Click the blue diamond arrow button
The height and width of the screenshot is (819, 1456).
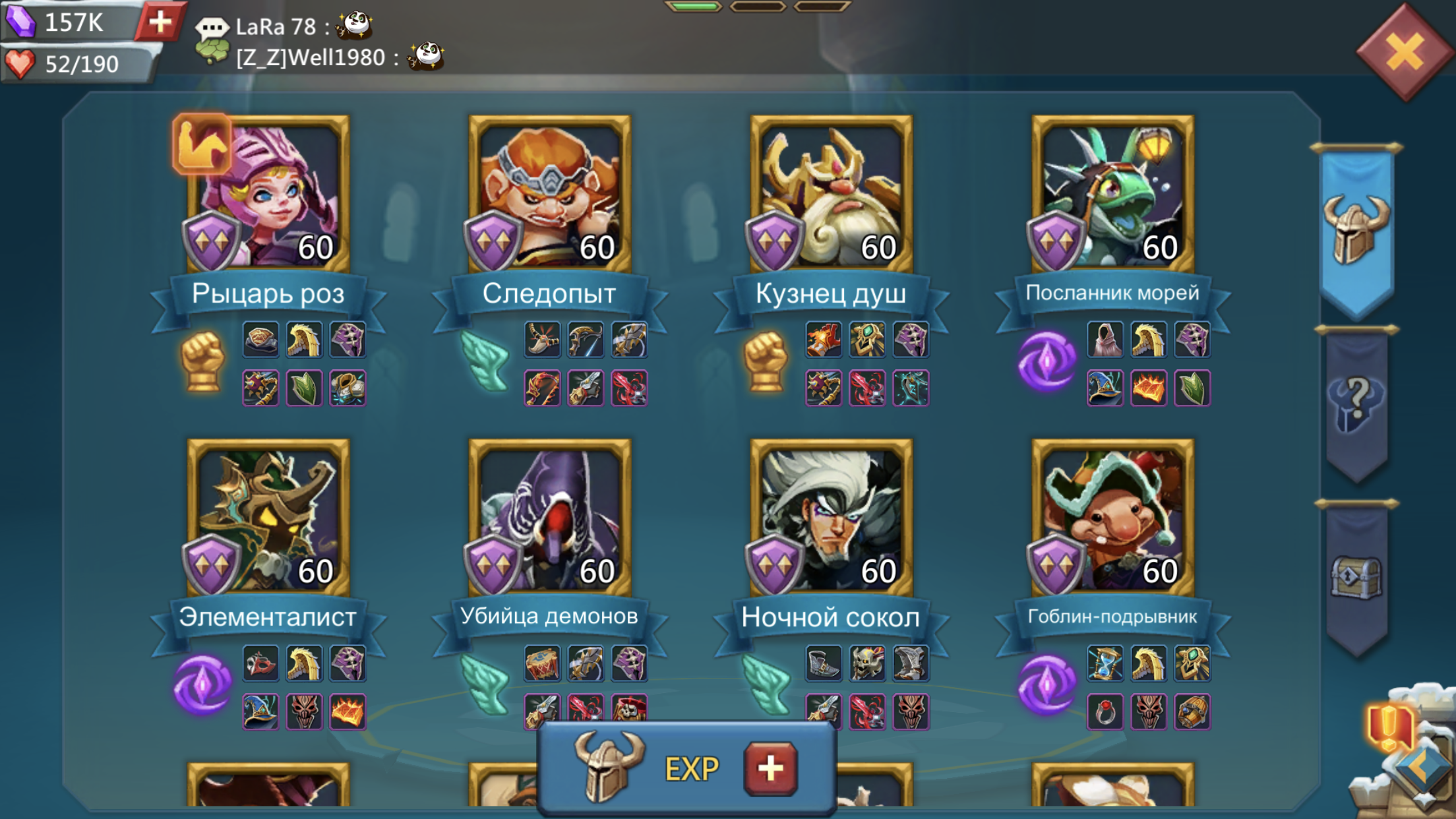1424,769
